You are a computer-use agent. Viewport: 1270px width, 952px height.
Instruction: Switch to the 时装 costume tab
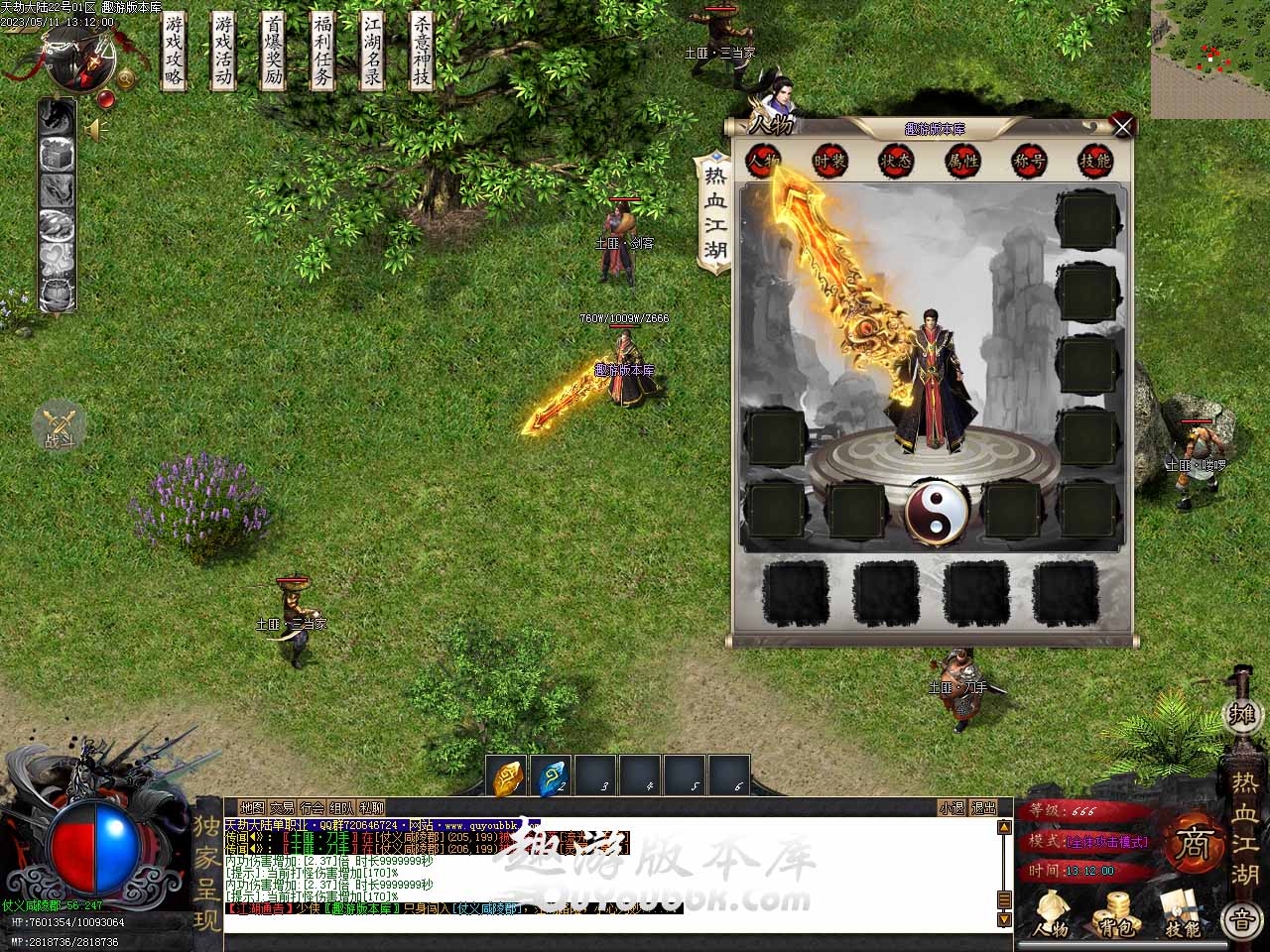click(829, 161)
